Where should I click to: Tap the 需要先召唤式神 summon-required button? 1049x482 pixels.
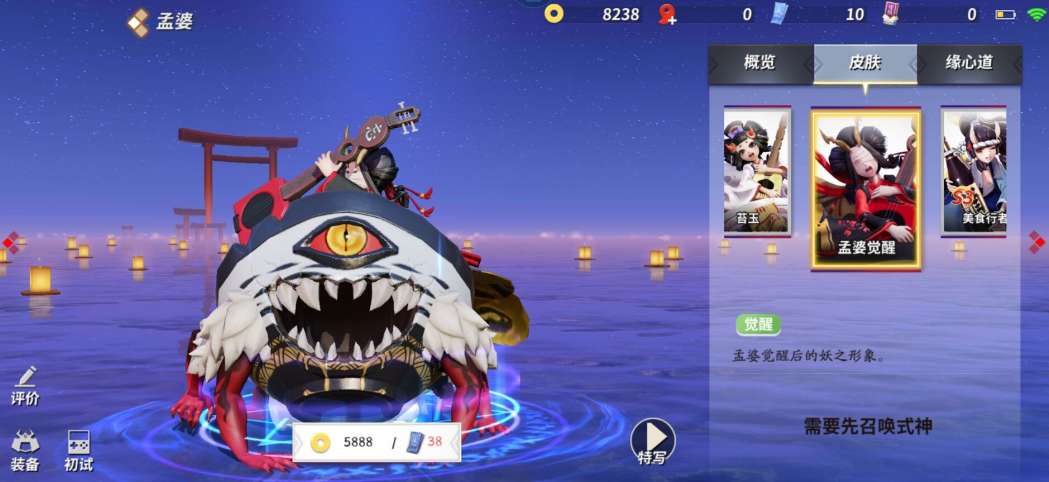[x=868, y=427]
